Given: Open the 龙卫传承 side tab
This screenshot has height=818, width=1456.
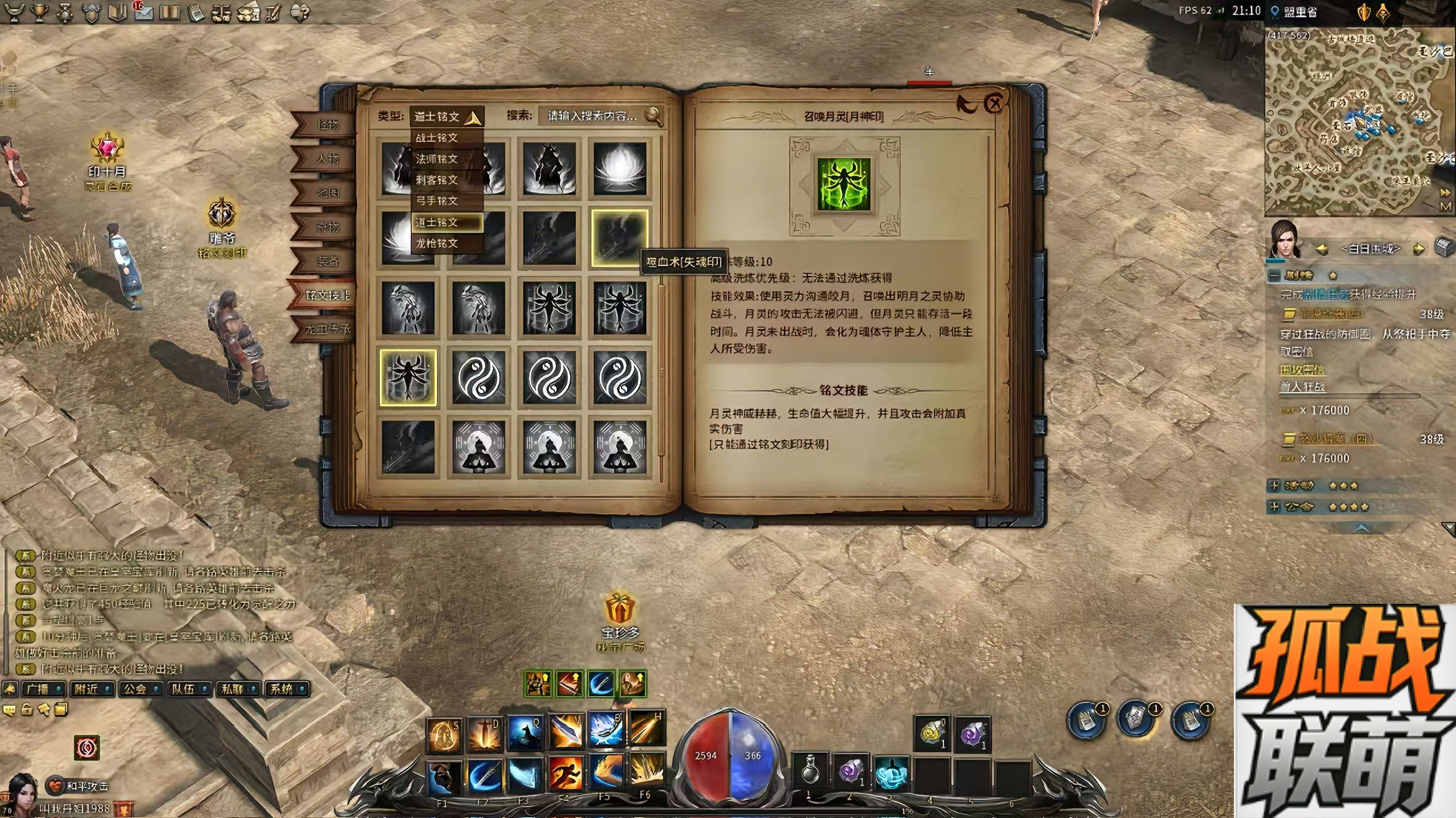Looking at the screenshot, I should coord(327,329).
